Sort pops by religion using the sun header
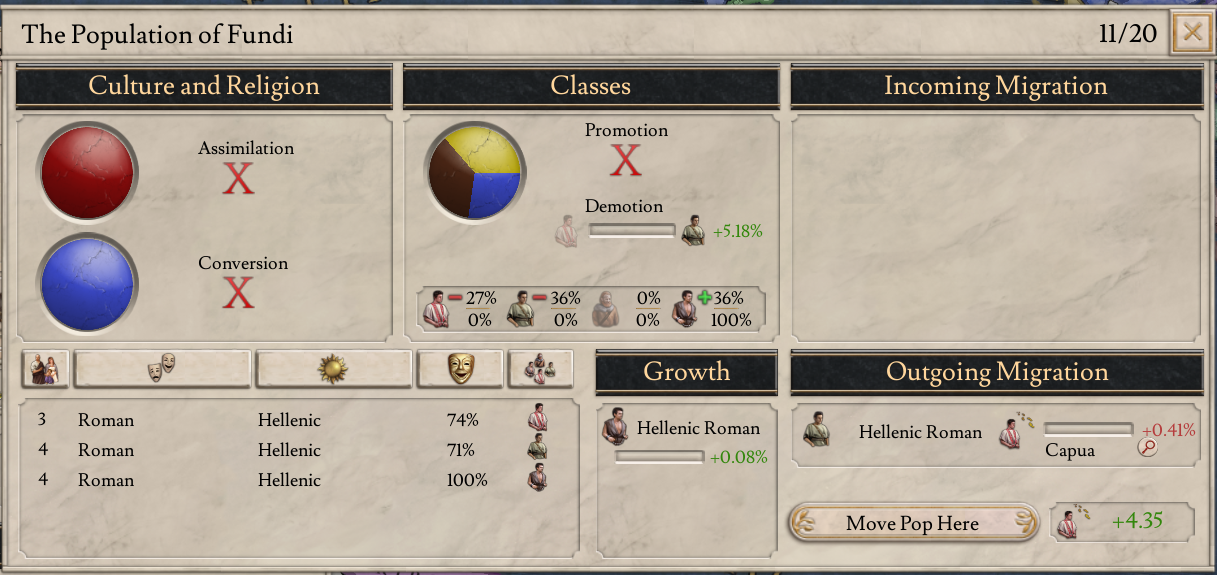The image size is (1217, 575). tap(333, 369)
